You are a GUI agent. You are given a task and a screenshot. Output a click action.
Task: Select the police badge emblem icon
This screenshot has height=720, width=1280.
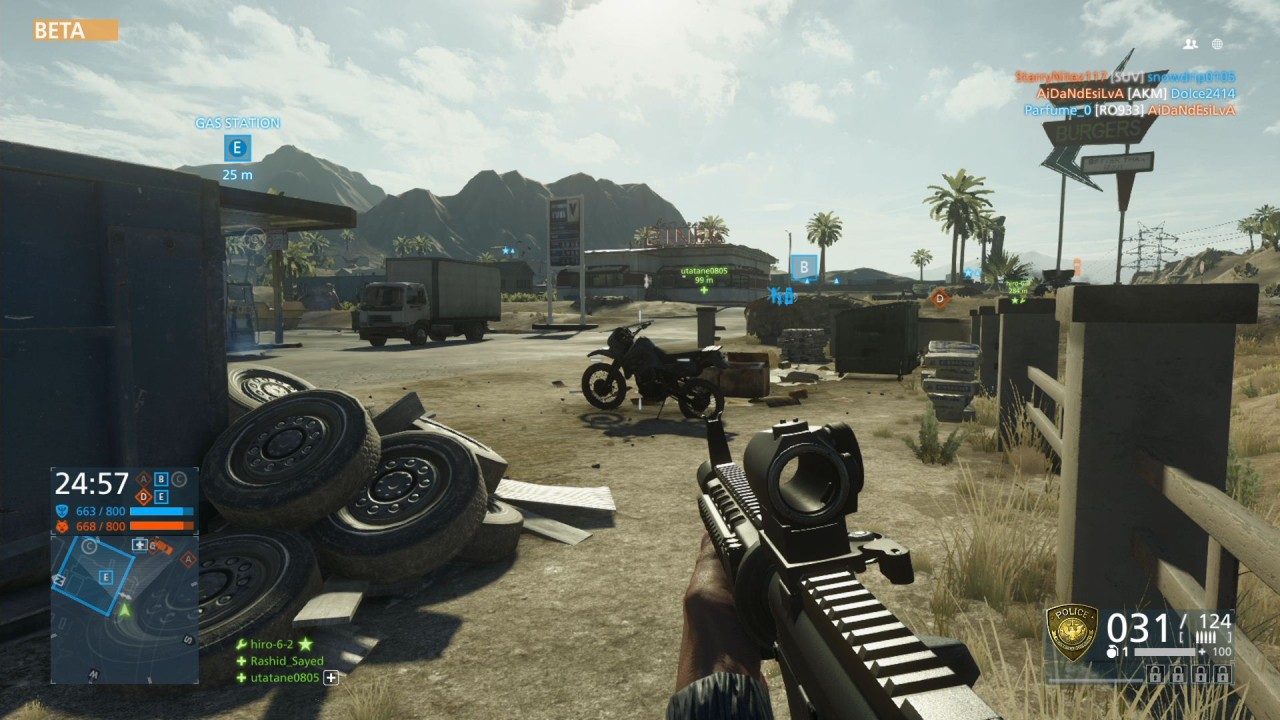(1072, 633)
